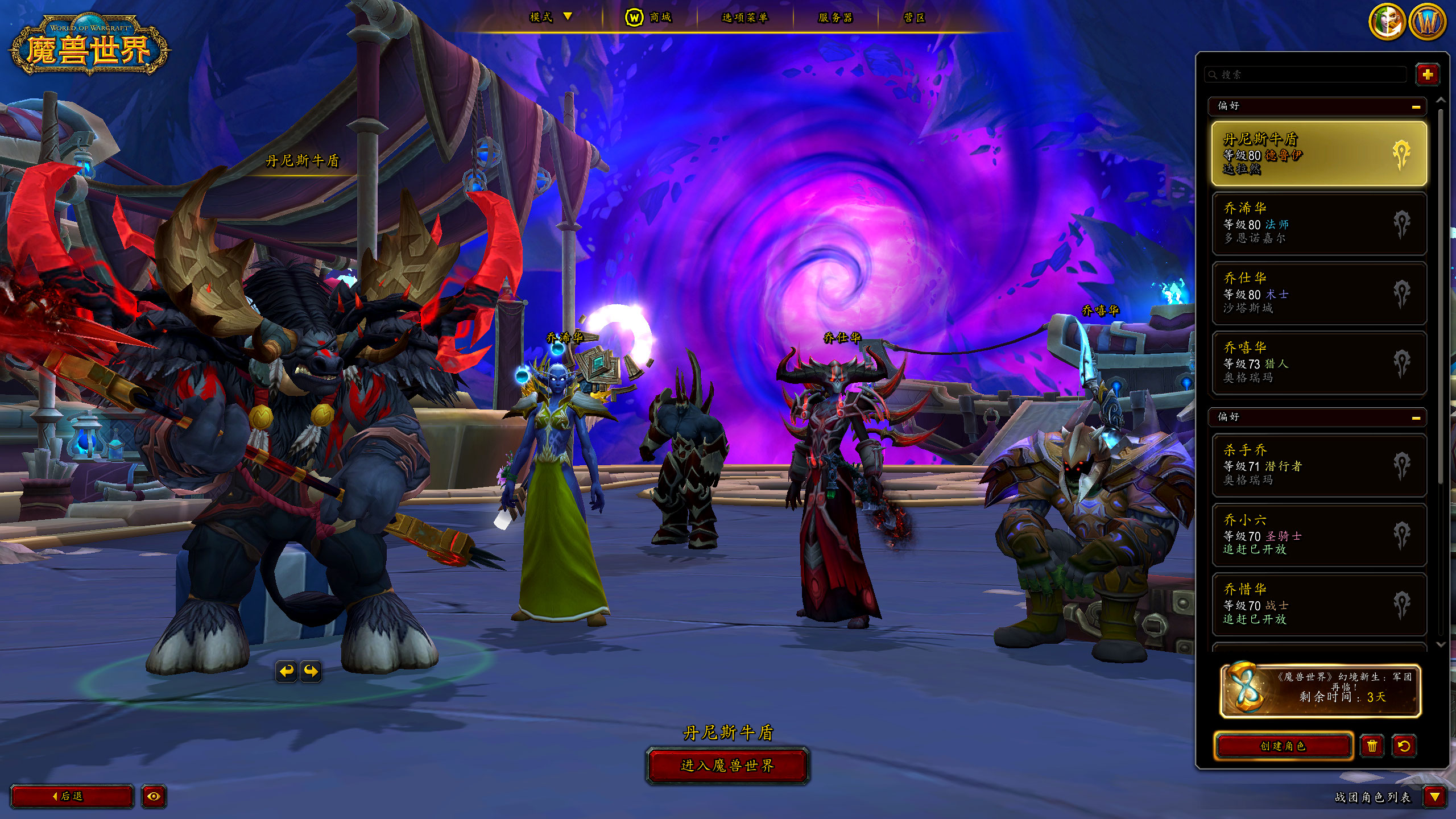The image size is (1456, 819).
Task: Toggle the eye visibility button
Action: pos(154,796)
